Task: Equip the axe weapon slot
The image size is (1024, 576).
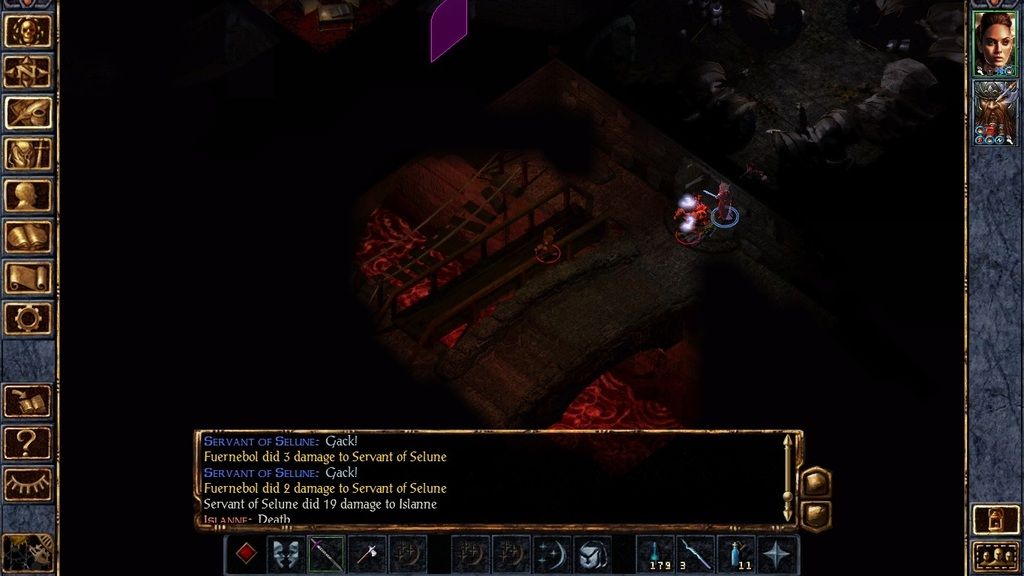Action: (367, 554)
